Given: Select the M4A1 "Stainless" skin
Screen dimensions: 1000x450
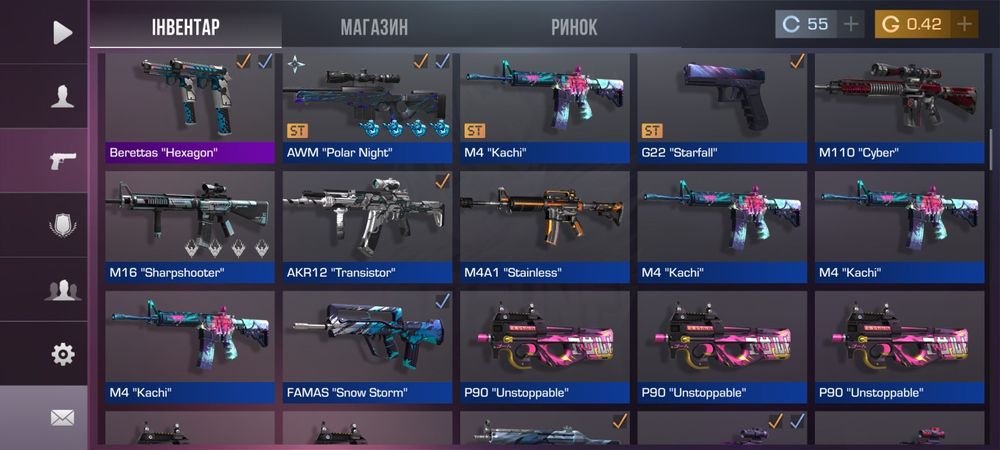Looking at the screenshot, I should tap(544, 226).
